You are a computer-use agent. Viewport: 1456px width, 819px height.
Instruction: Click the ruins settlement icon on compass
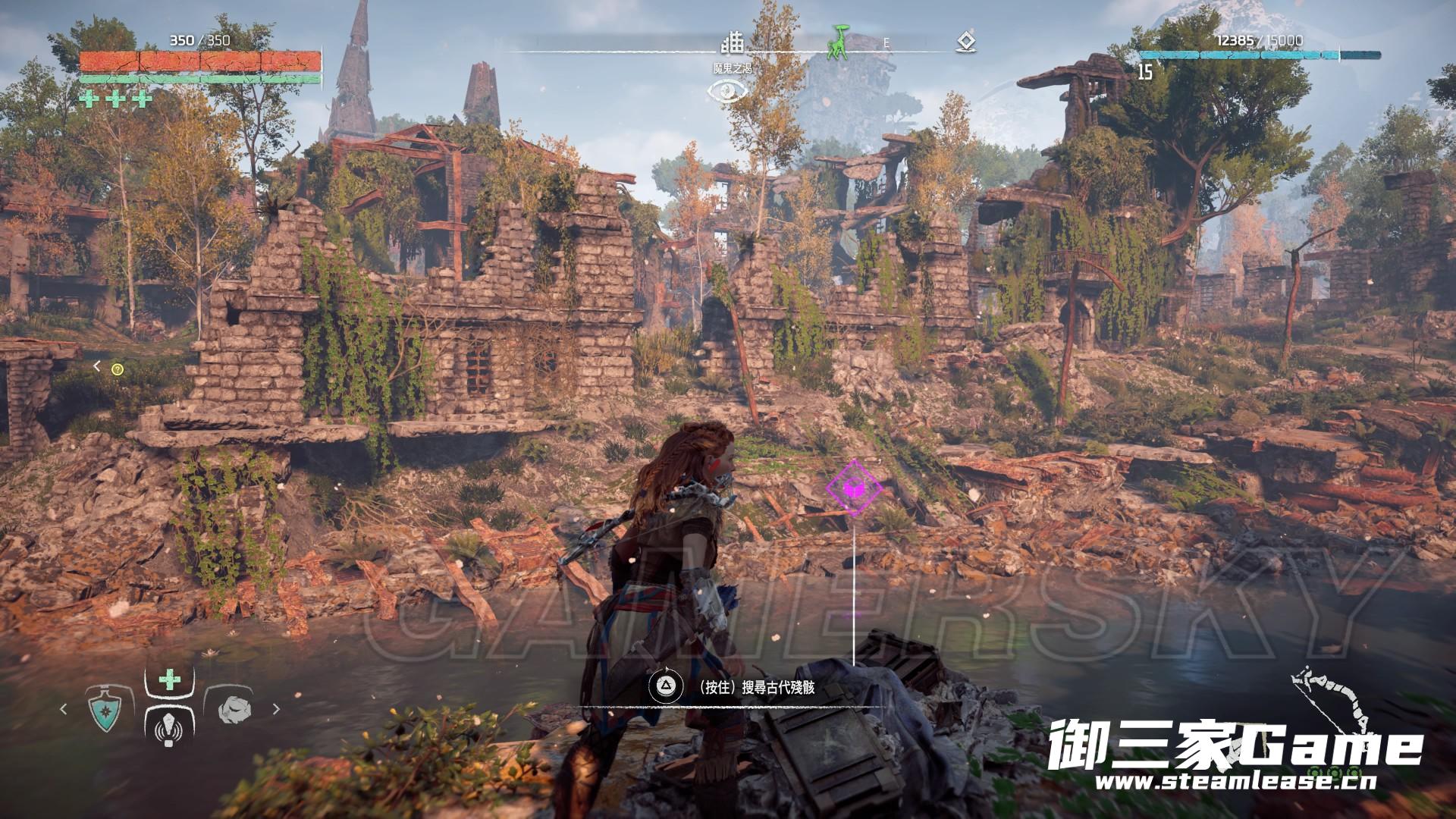[x=733, y=42]
